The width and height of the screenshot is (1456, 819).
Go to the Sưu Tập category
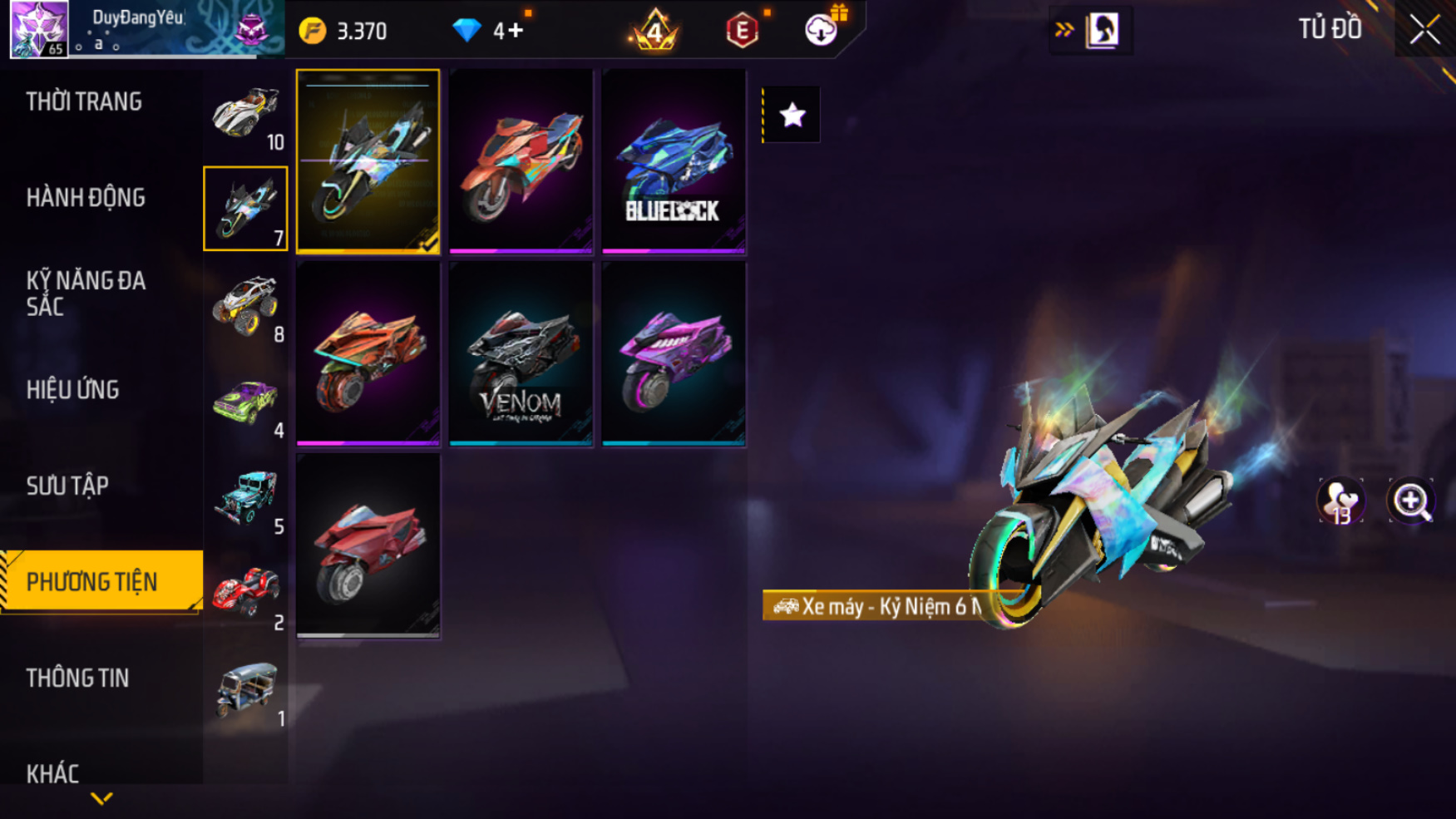pyautogui.click(x=67, y=486)
